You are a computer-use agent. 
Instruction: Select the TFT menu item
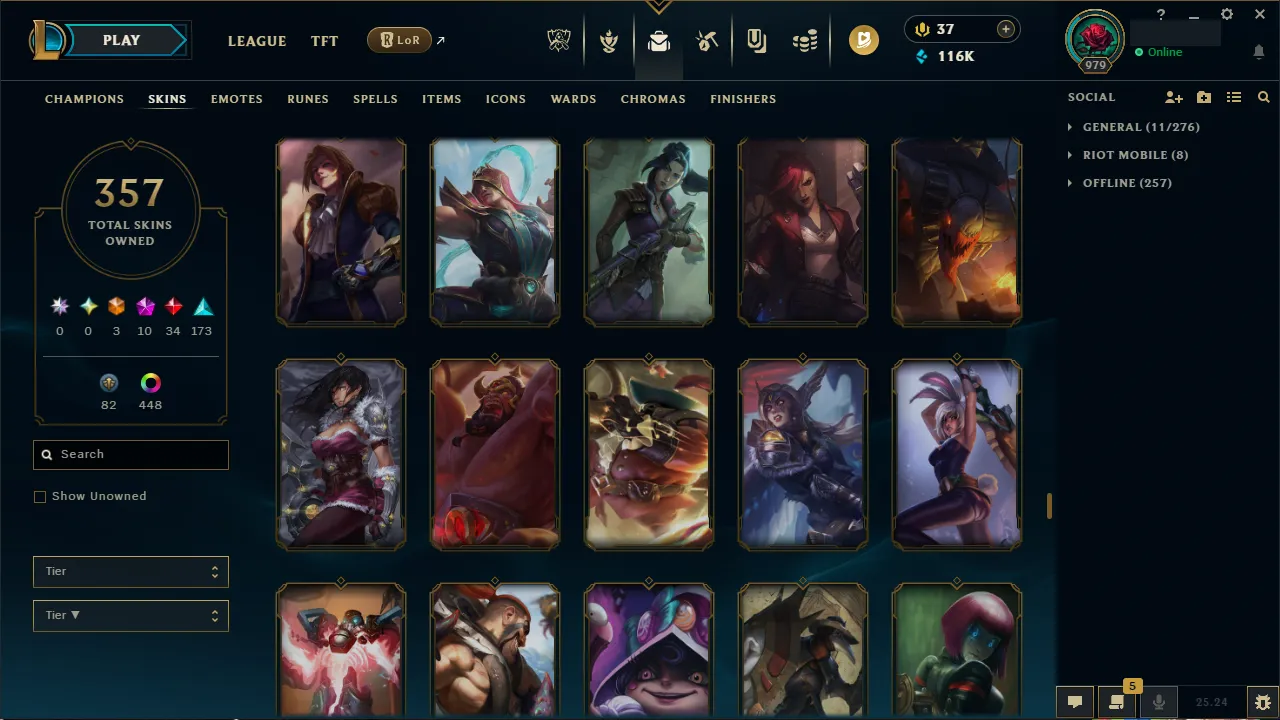point(324,41)
